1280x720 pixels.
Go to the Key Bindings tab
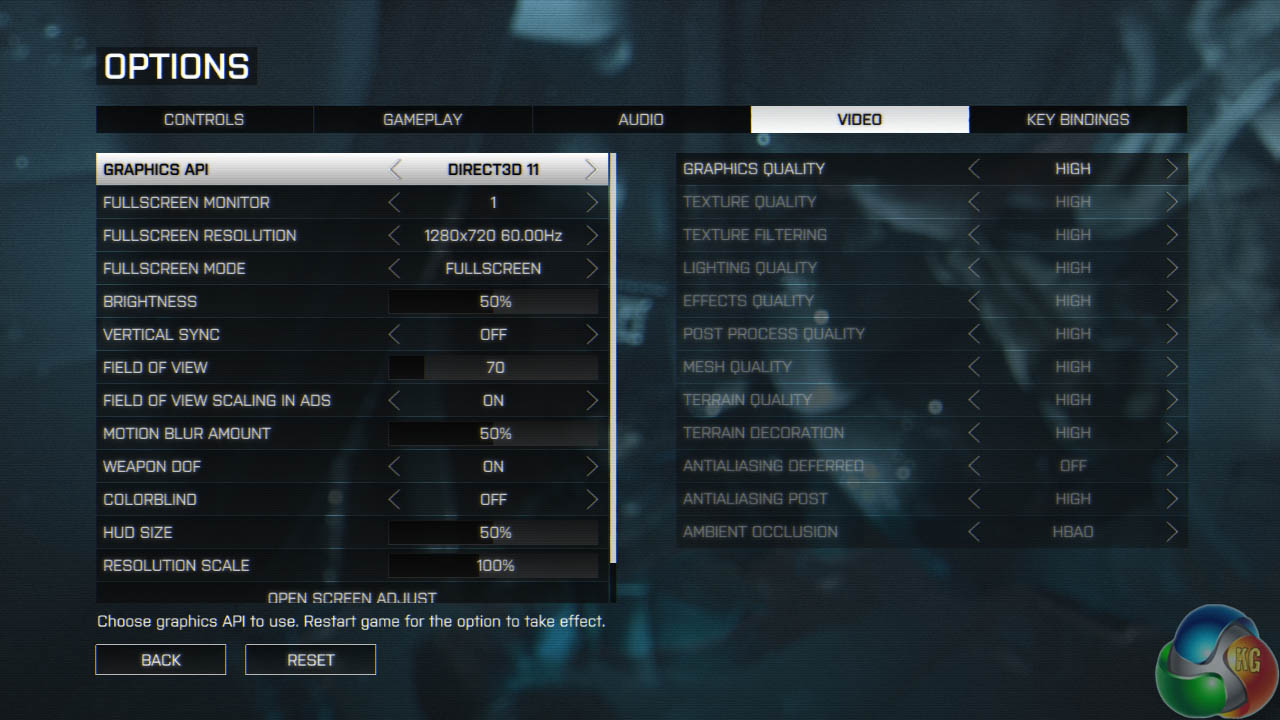pyautogui.click(x=1077, y=119)
